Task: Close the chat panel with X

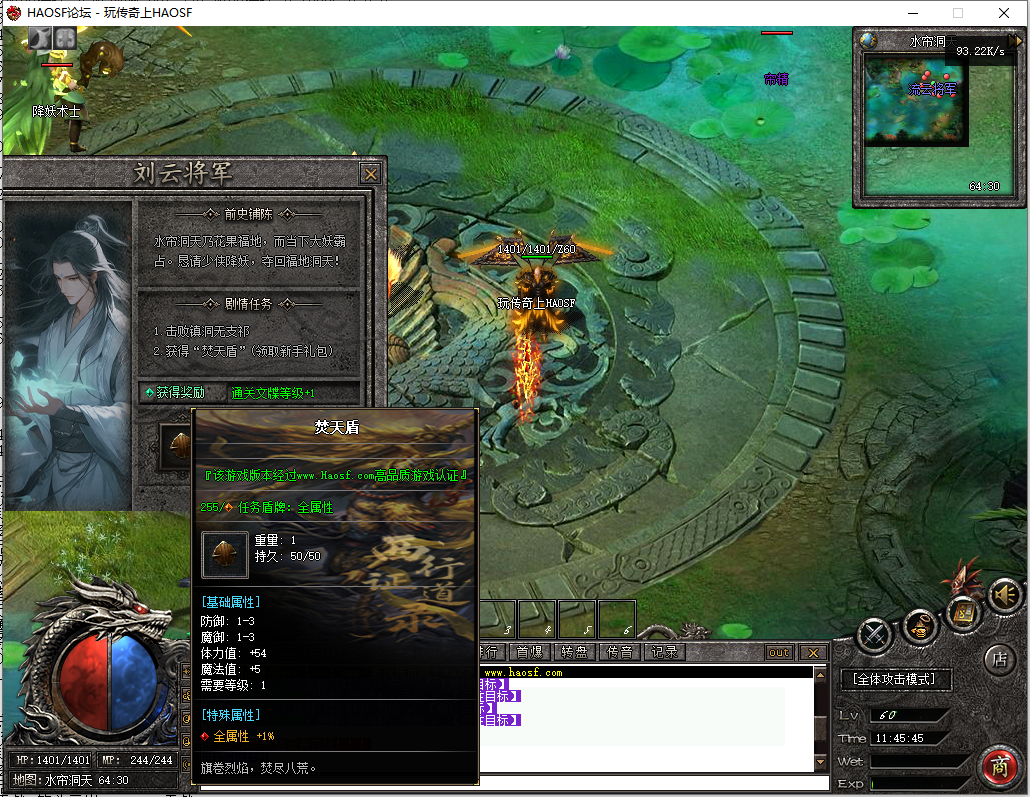Action: tap(813, 653)
